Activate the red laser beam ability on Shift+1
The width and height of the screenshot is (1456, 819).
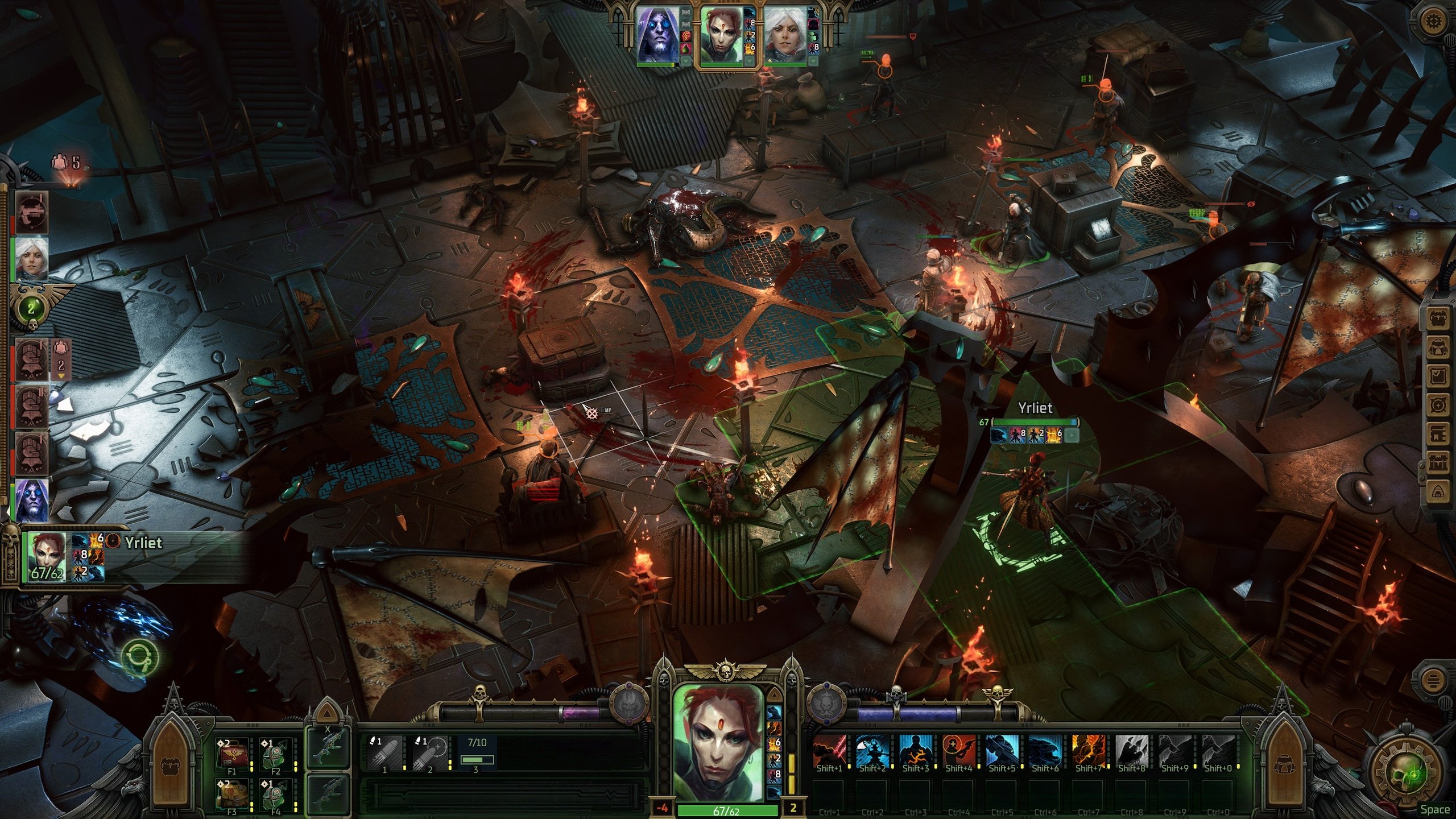[x=829, y=752]
